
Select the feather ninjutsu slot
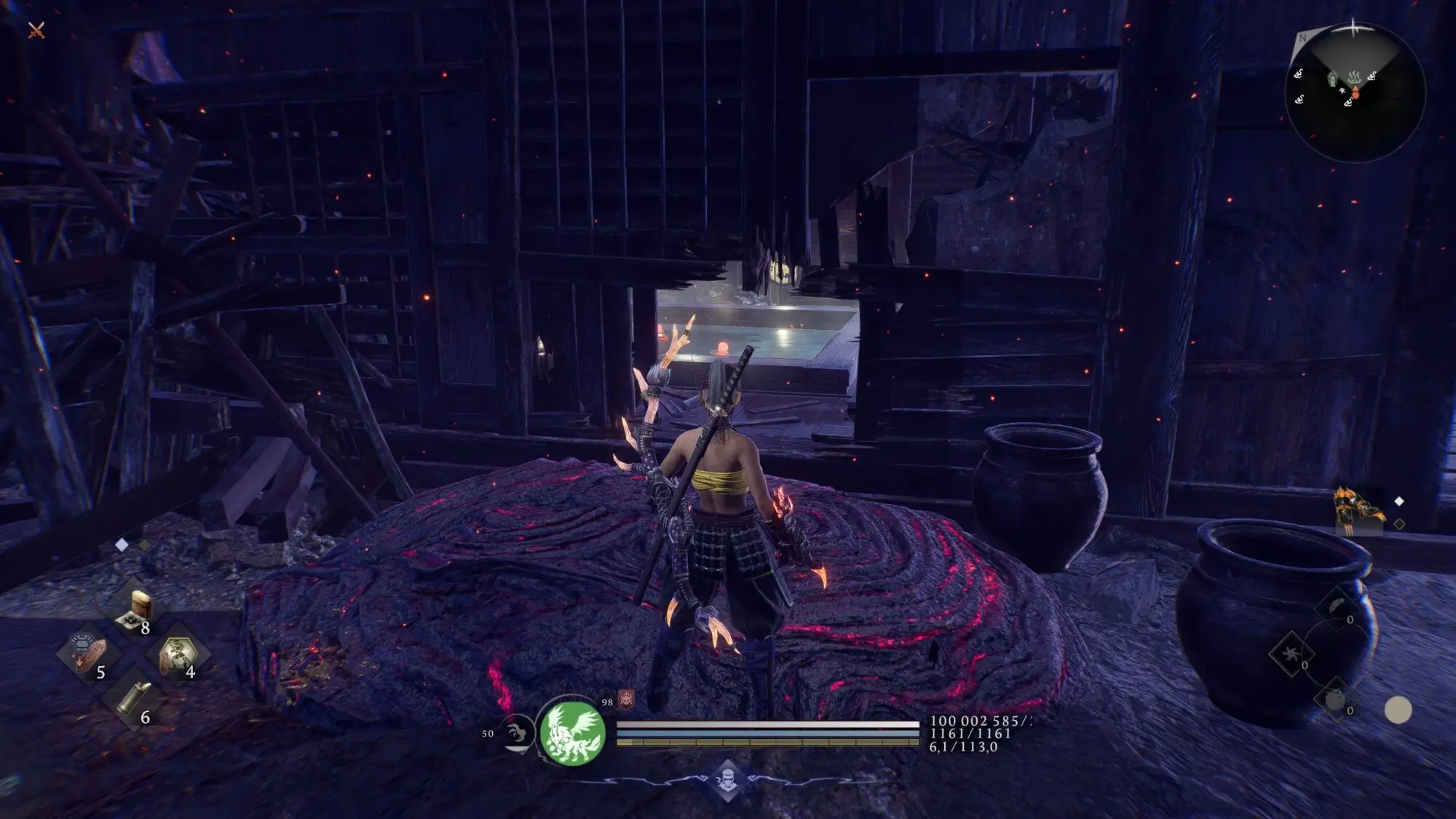[x=1338, y=606]
